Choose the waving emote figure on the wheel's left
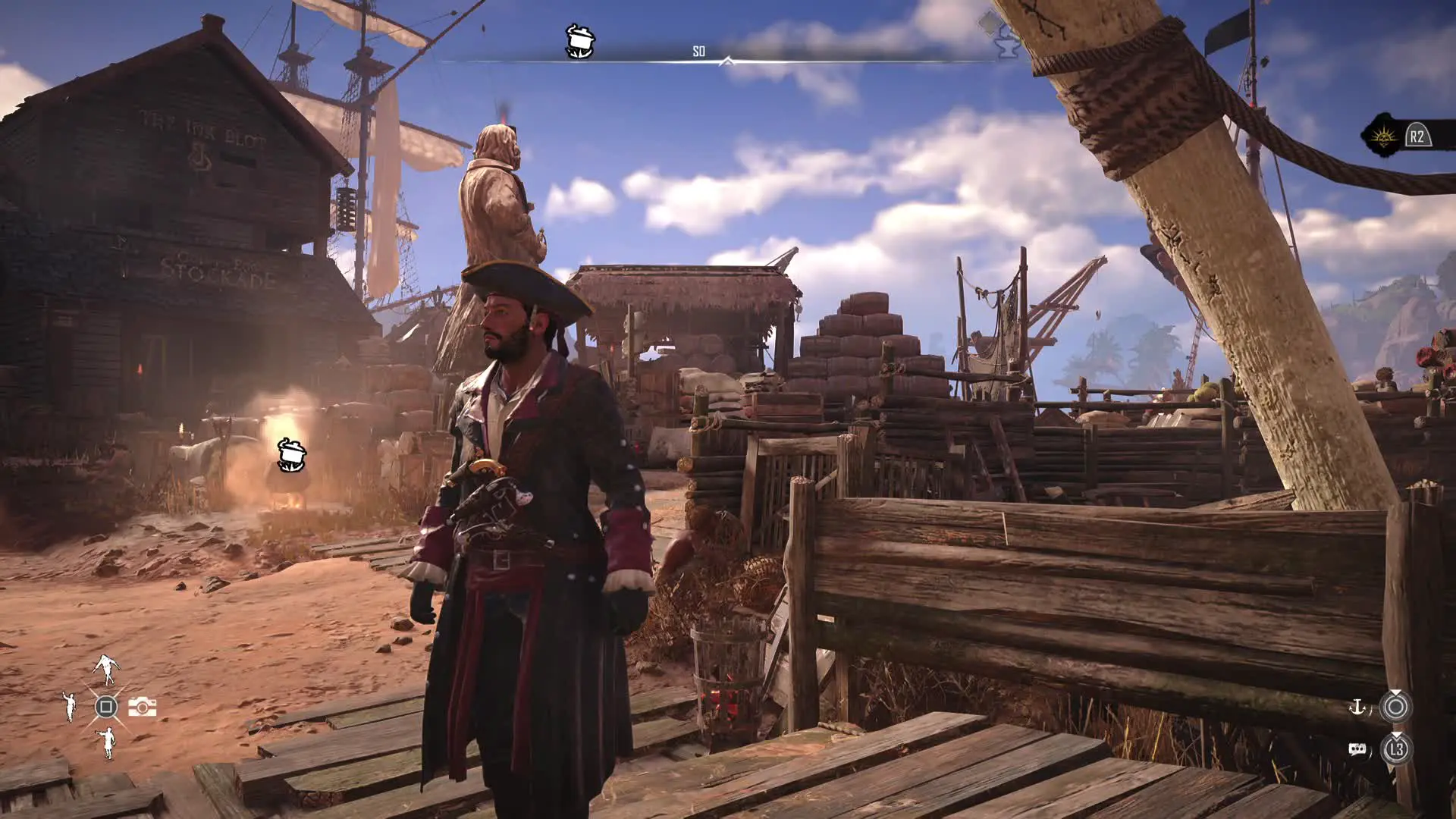This screenshot has width=1456, height=819. point(70,707)
